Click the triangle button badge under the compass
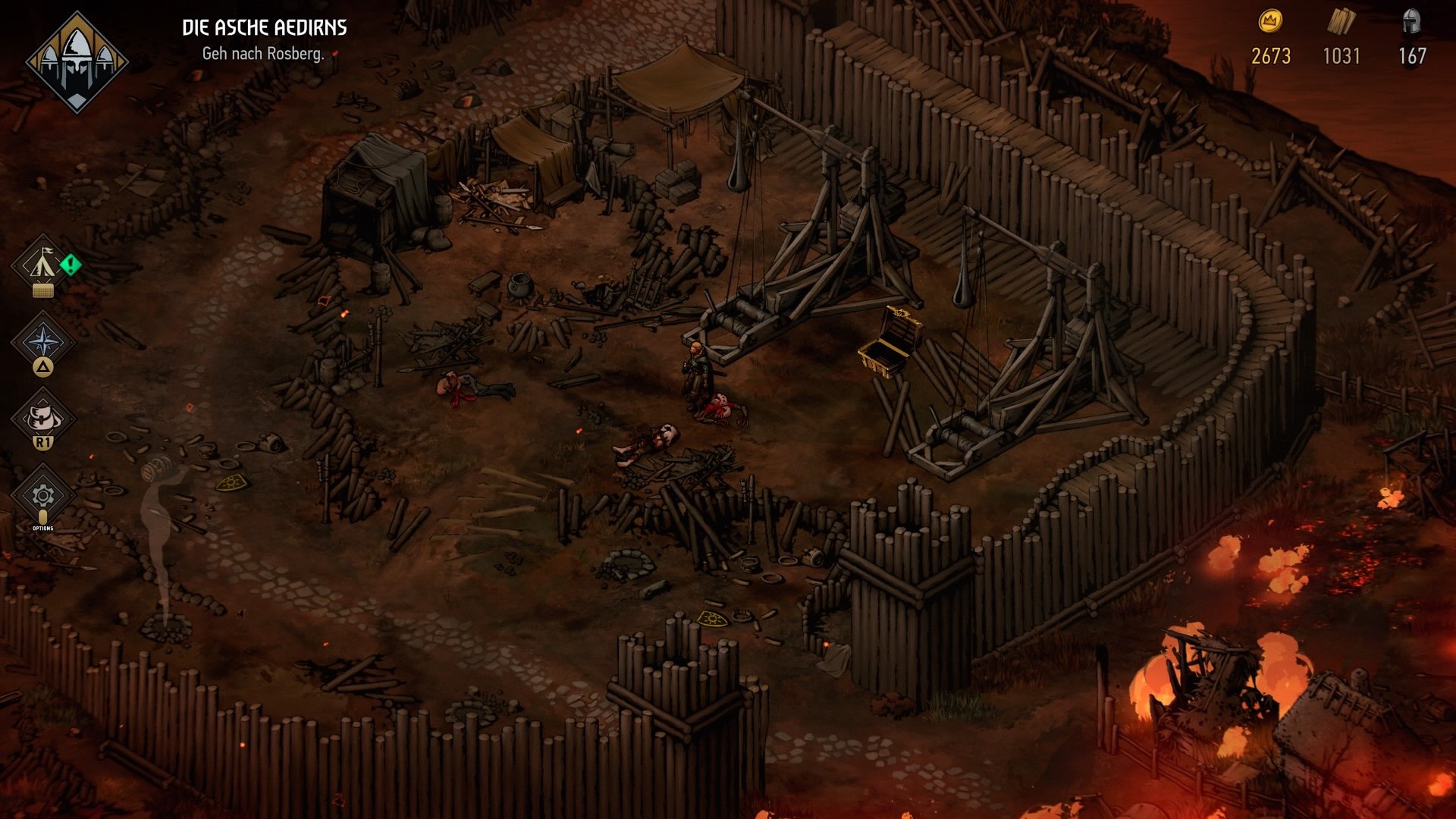Image resolution: width=1456 pixels, height=819 pixels. [x=43, y=367]
